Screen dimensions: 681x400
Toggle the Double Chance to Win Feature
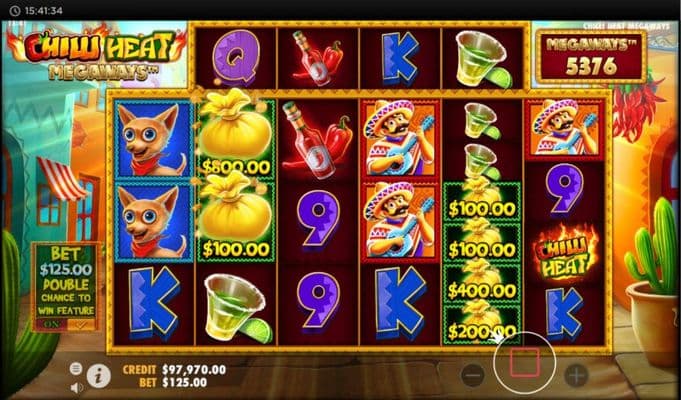[66, 323]
